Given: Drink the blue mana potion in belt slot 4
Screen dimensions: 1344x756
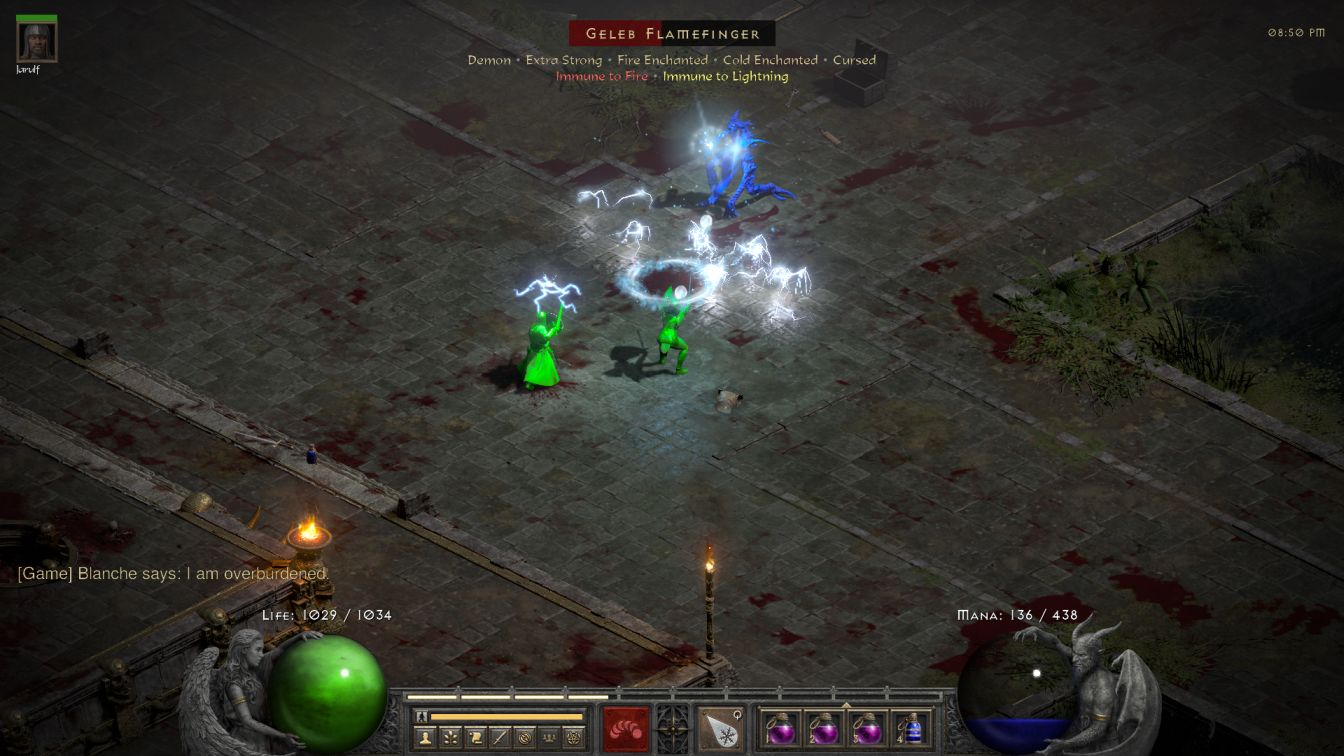Looking at the screenshot, I should (911, 728).
